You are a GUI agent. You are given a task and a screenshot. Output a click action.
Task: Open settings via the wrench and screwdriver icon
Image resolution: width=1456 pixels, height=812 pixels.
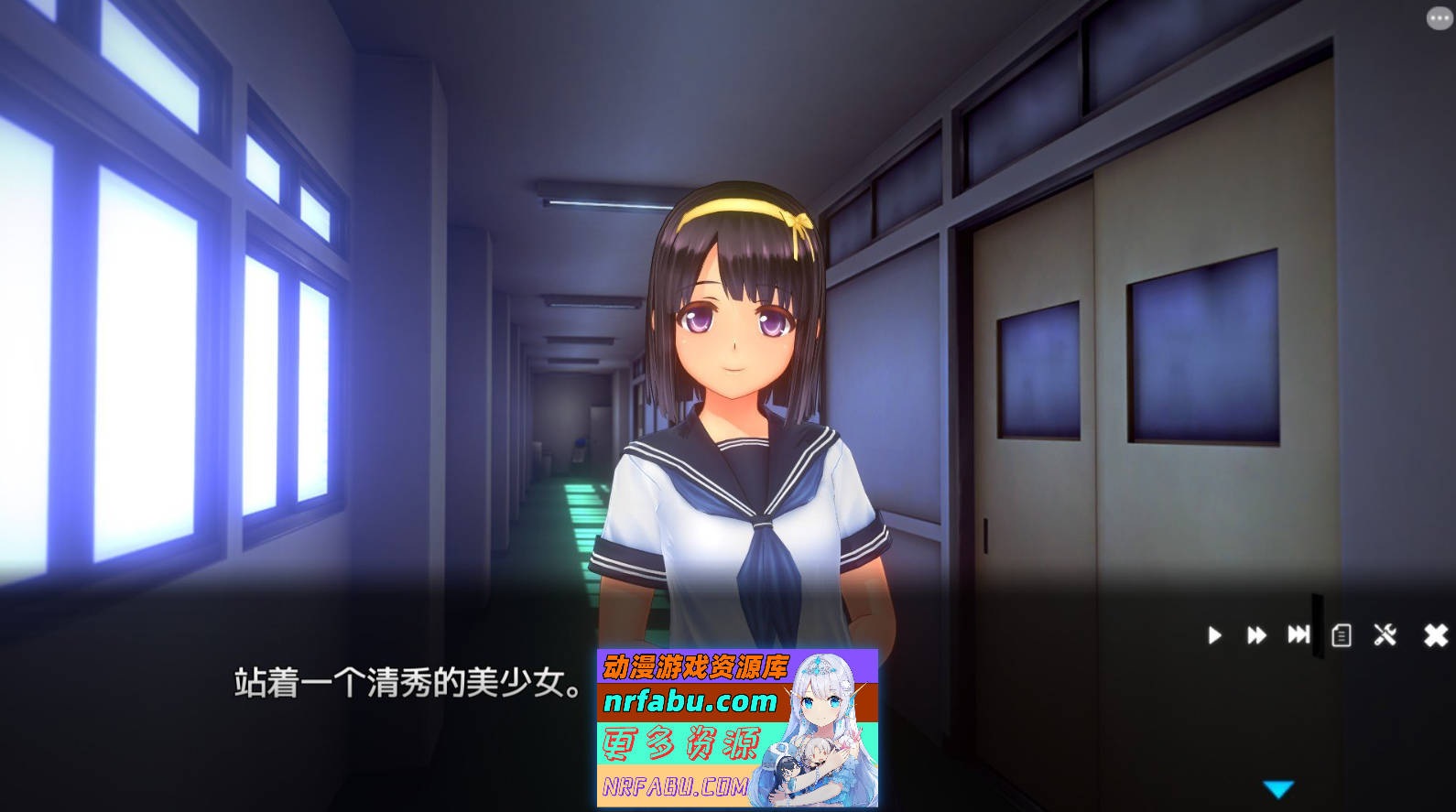[1385, 635]
